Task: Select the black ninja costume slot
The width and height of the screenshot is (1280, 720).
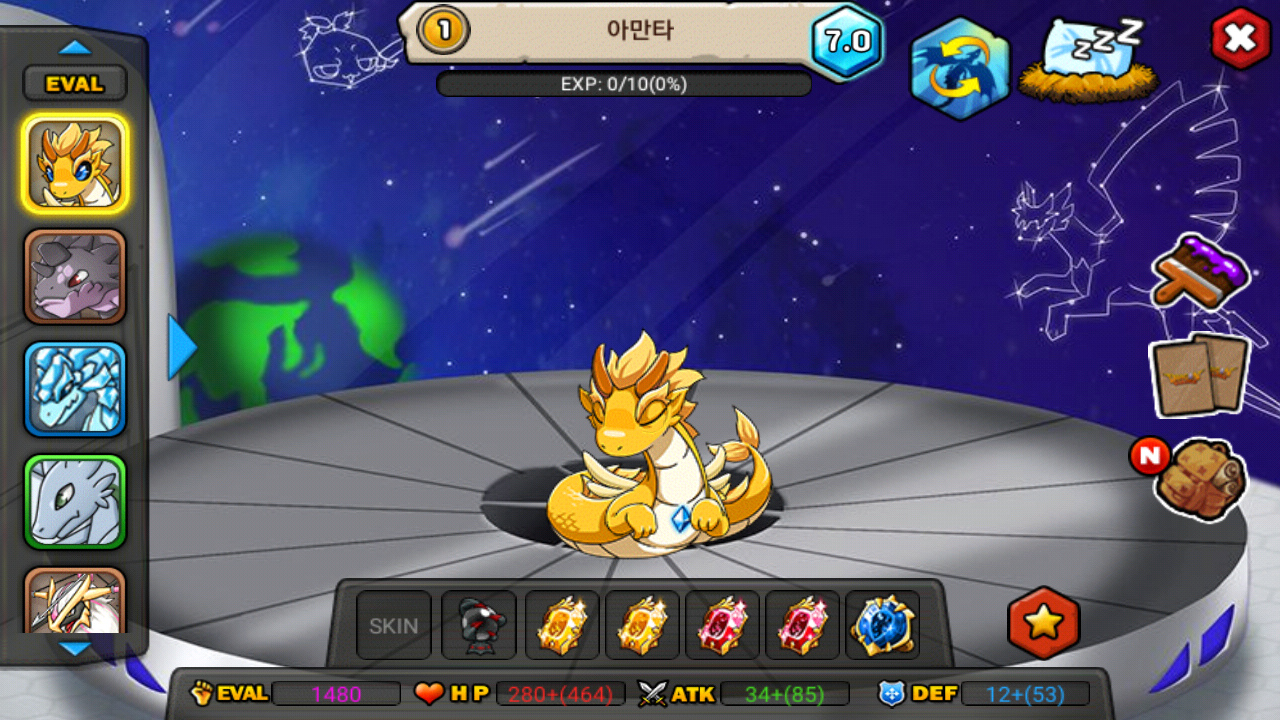Action: pyautogui.click(x=479, y=626)
